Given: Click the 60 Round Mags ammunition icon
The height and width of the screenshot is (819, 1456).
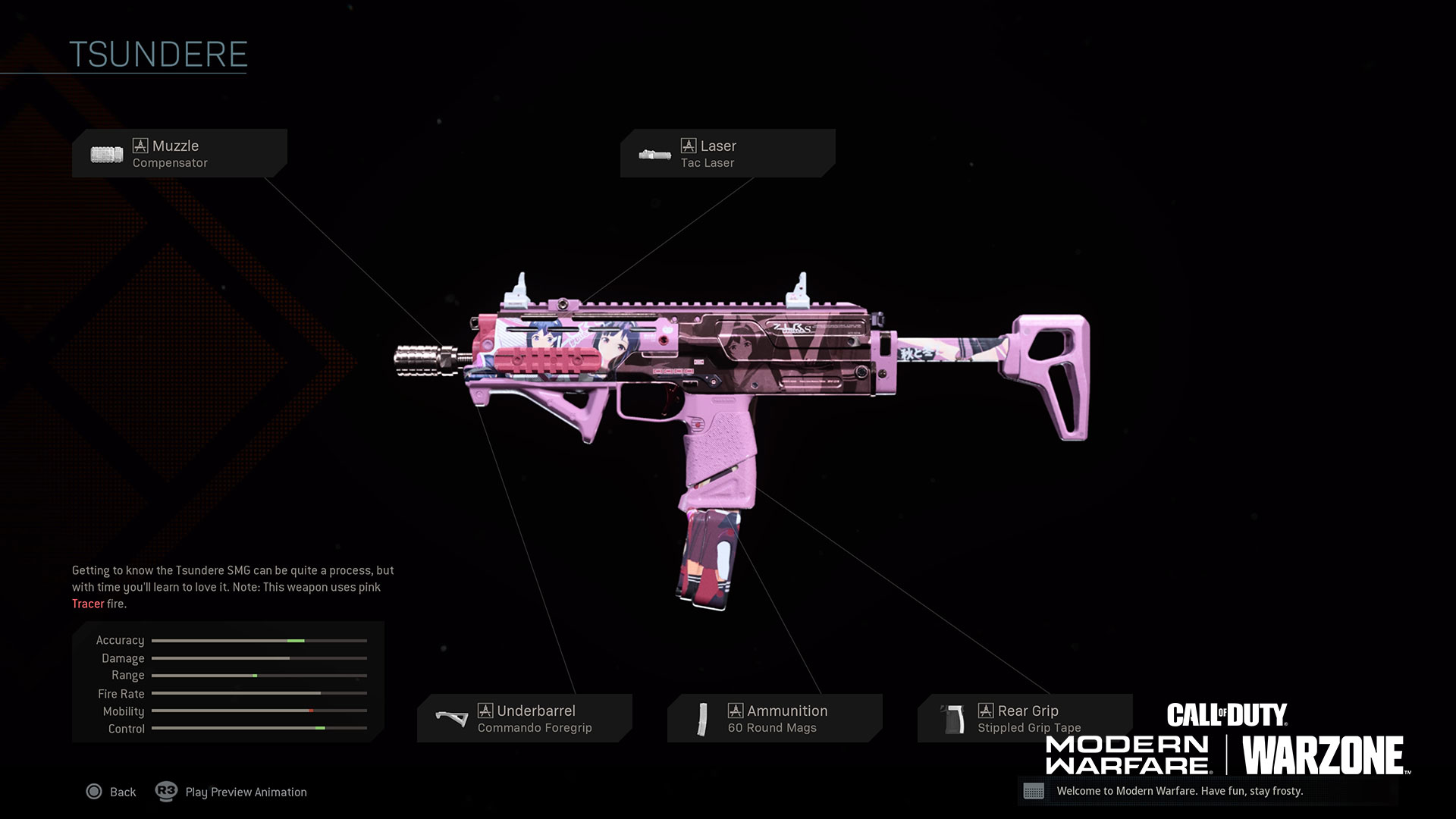Looking at the screenshot, I should click(x=704, y=717).
